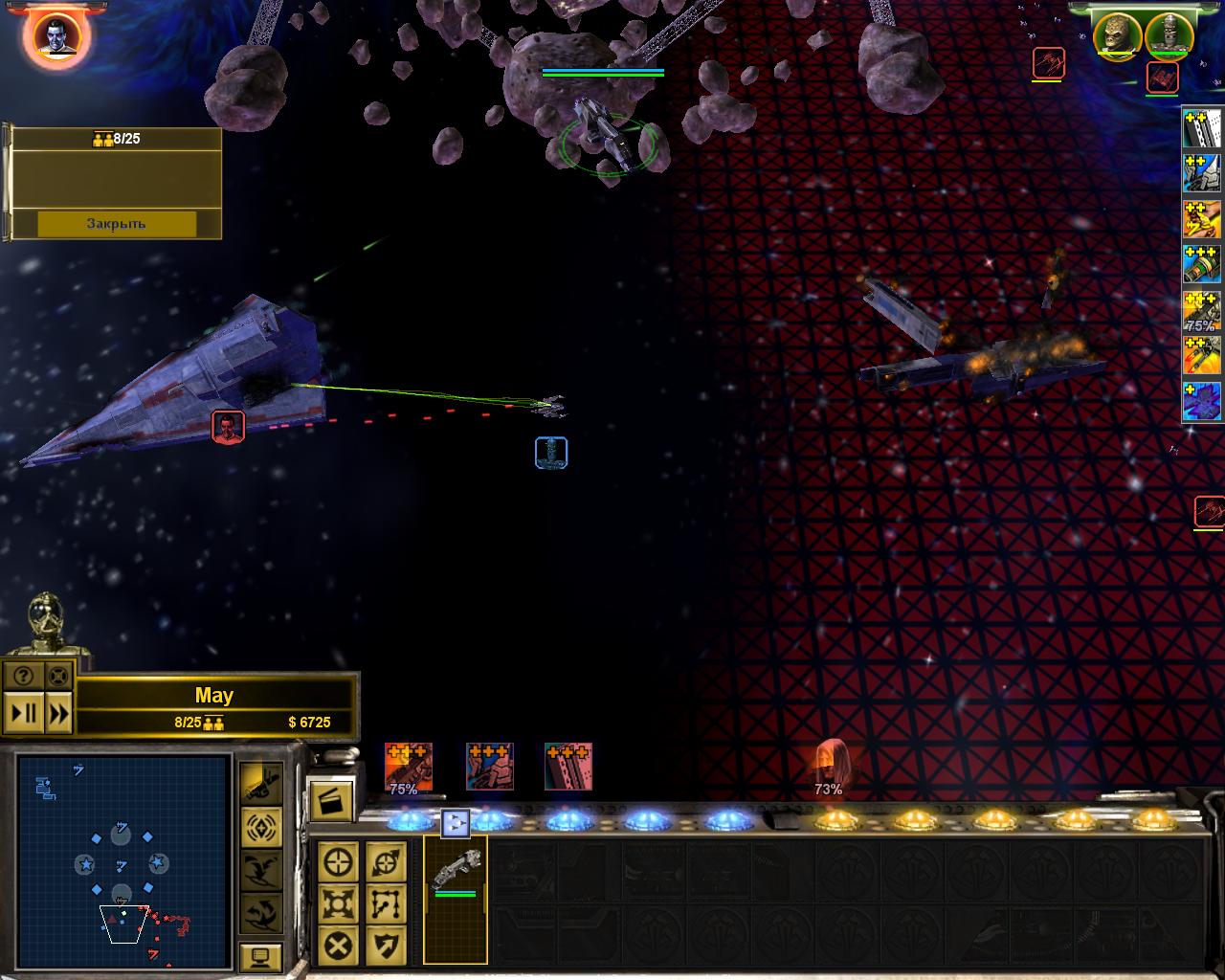Open the question mark help button
1225x980 pixels.
tap(23, 677)
